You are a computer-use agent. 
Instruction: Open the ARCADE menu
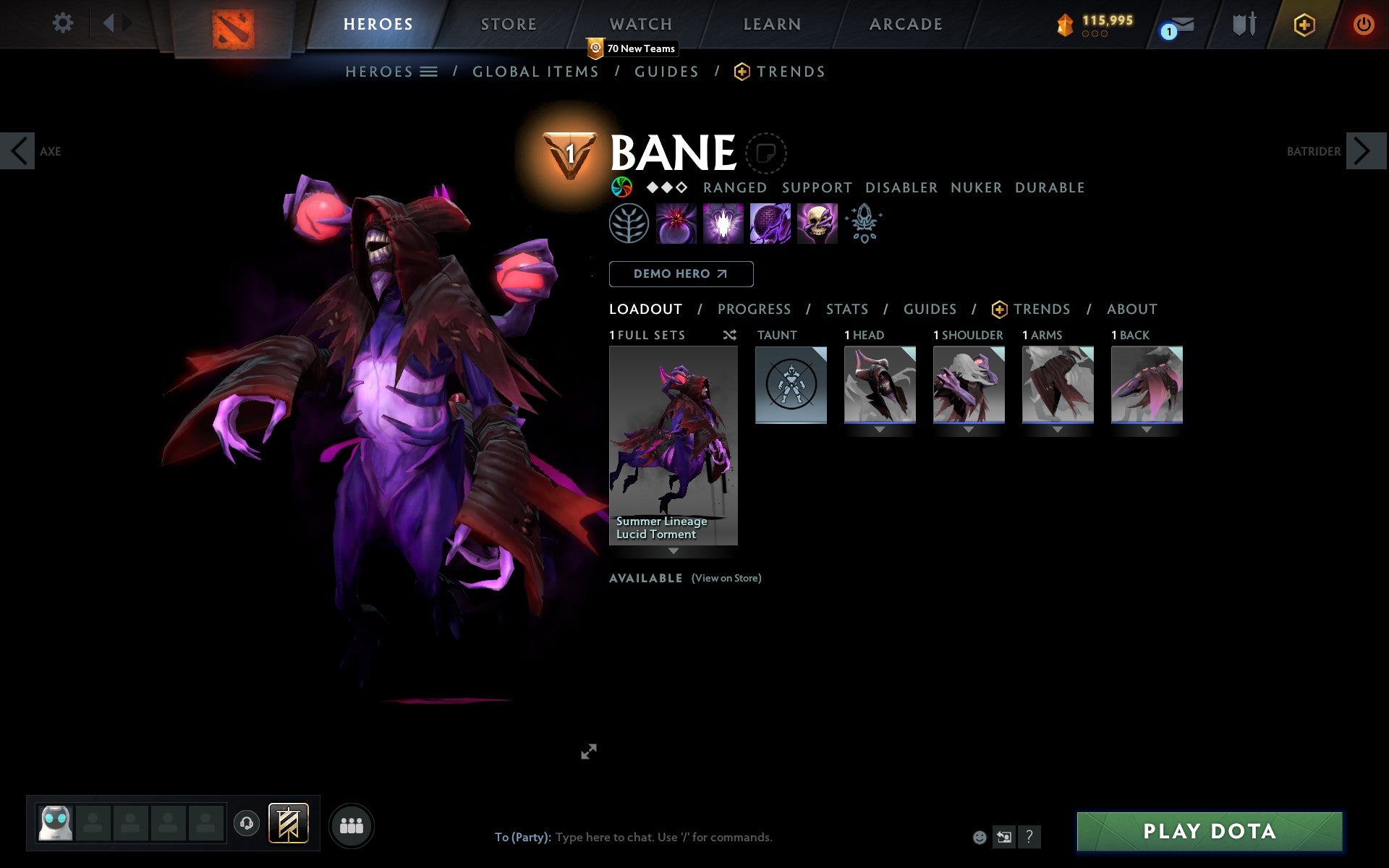904,23
